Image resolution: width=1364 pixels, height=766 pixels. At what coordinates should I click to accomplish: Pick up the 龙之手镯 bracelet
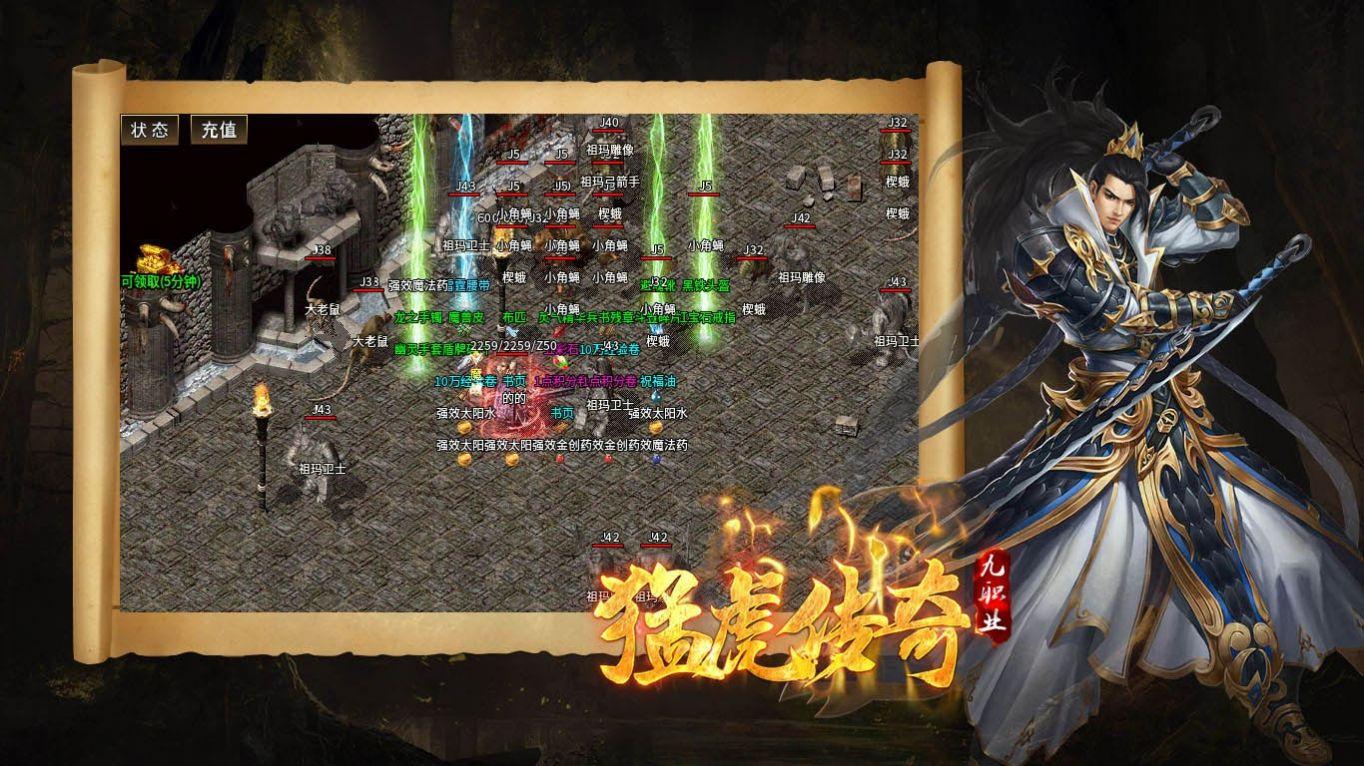point(417,318)
